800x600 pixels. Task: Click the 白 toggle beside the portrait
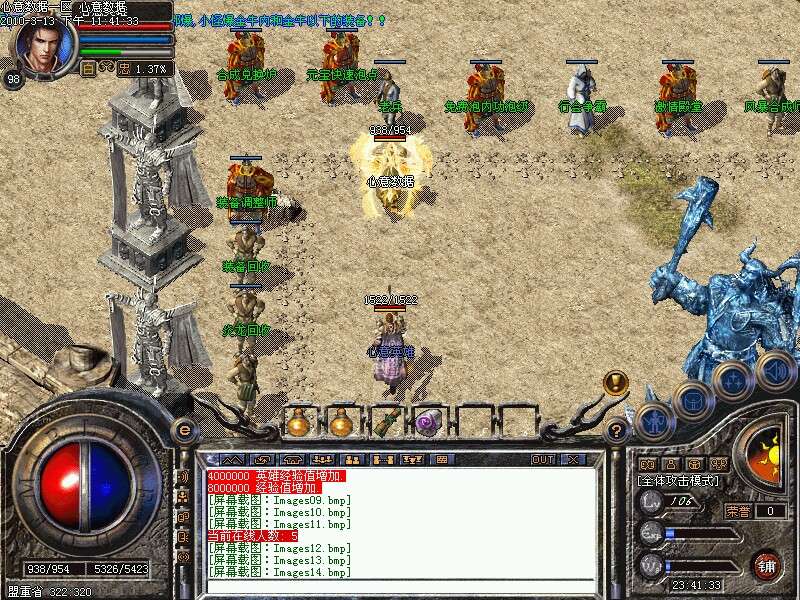coord(88,69)
